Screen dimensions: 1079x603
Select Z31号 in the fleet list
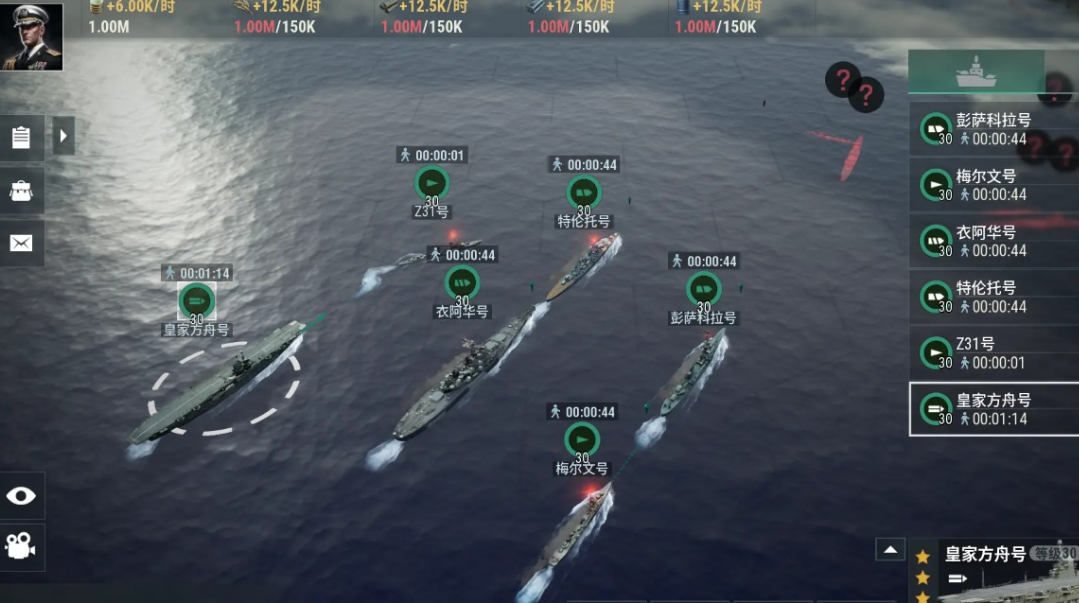[x=993, y=353]
